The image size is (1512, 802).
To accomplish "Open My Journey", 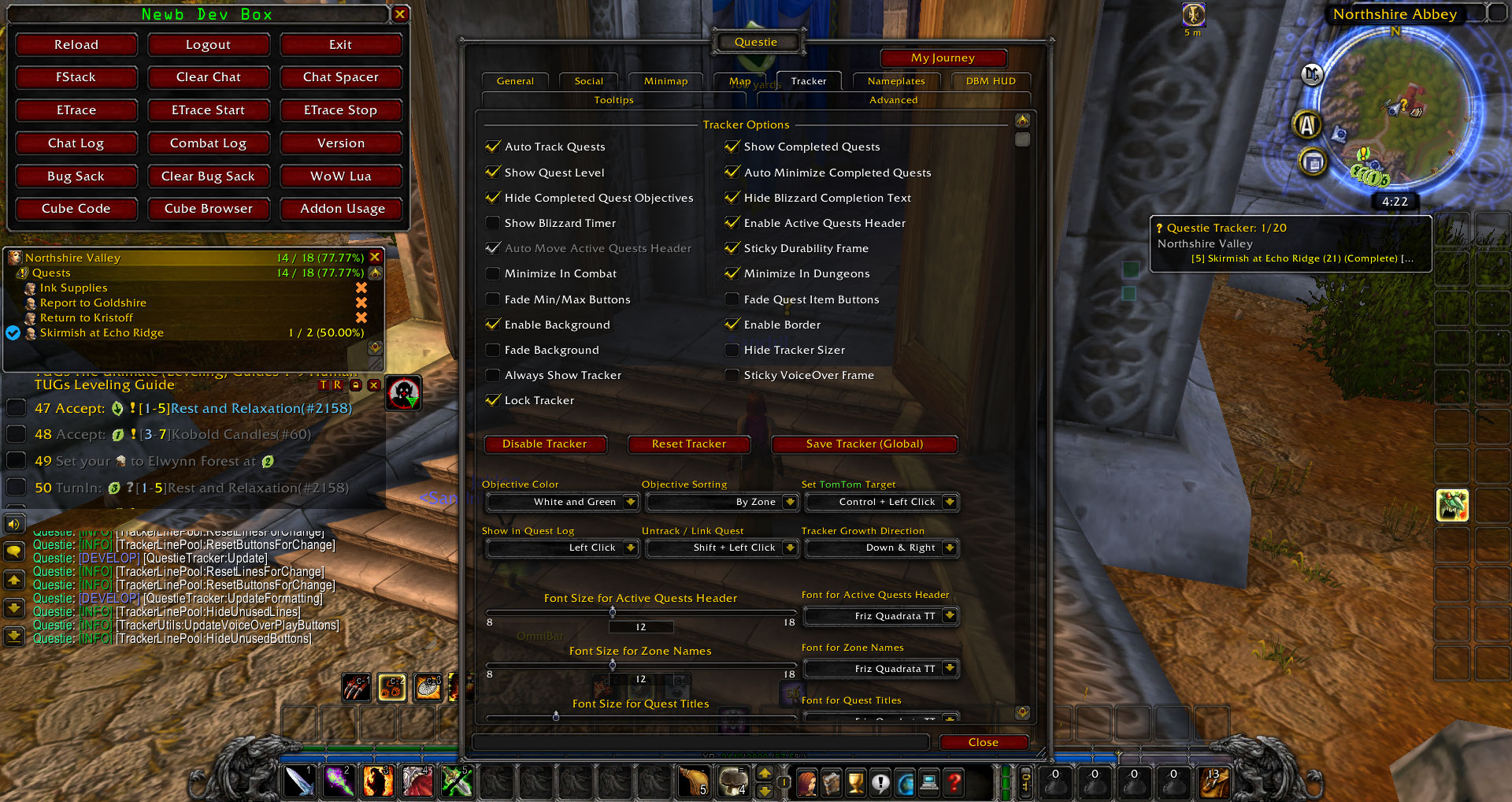I will 943,58.
